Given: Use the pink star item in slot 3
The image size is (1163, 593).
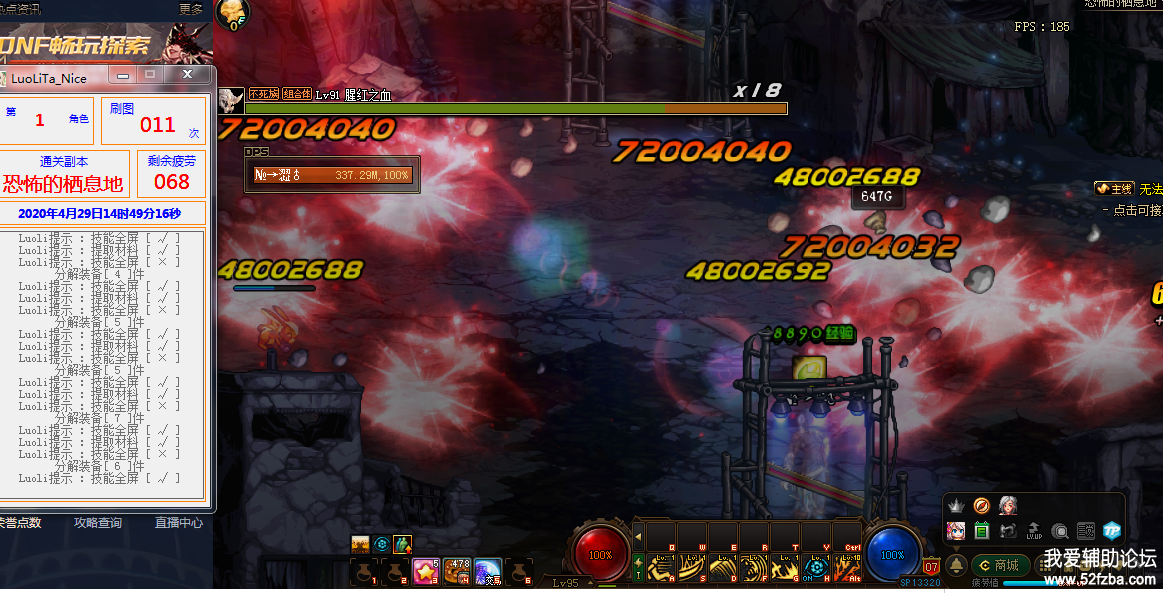Looking at the screenshot, I should click(425, 571).
